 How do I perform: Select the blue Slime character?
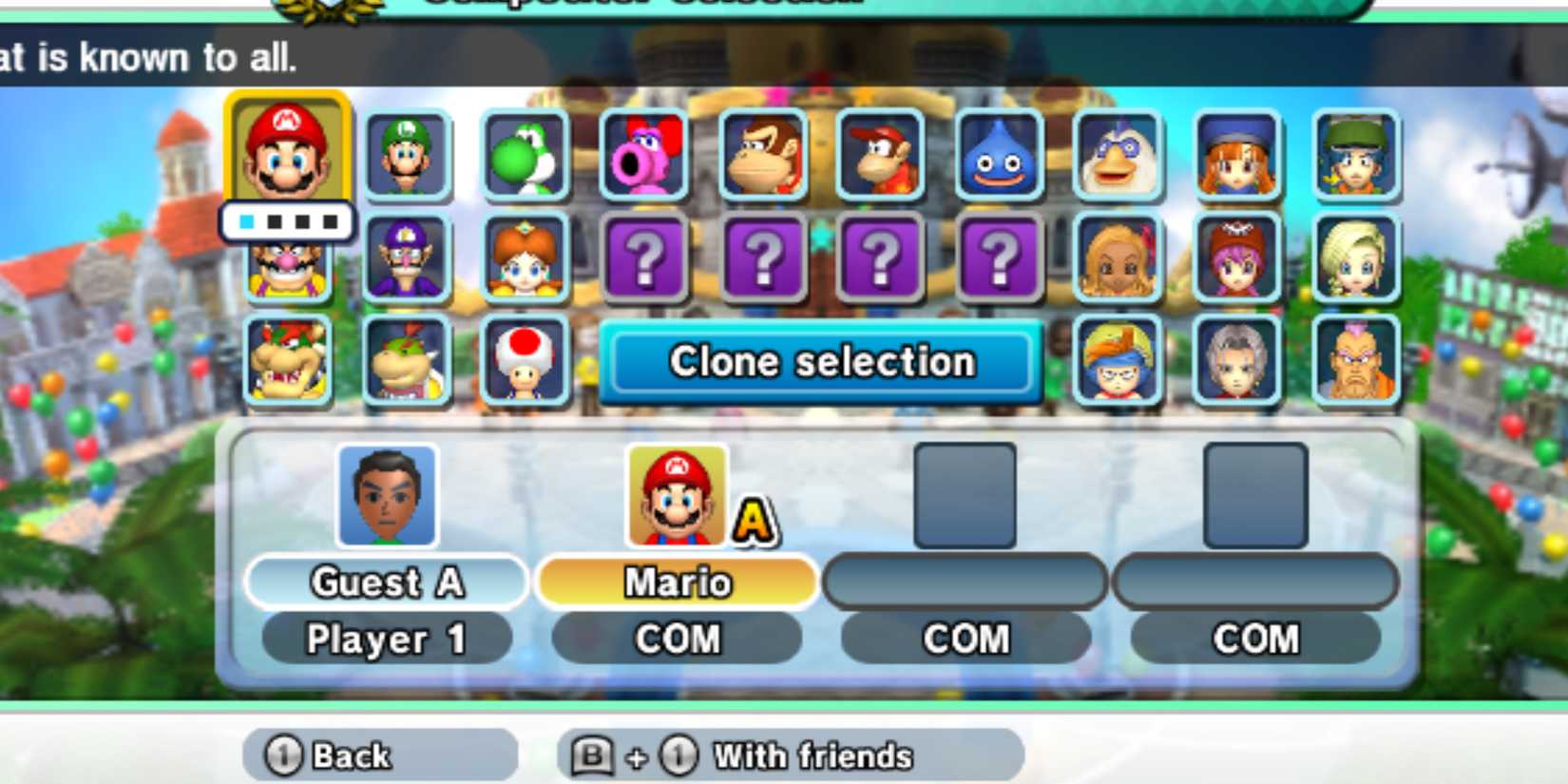1001,154
